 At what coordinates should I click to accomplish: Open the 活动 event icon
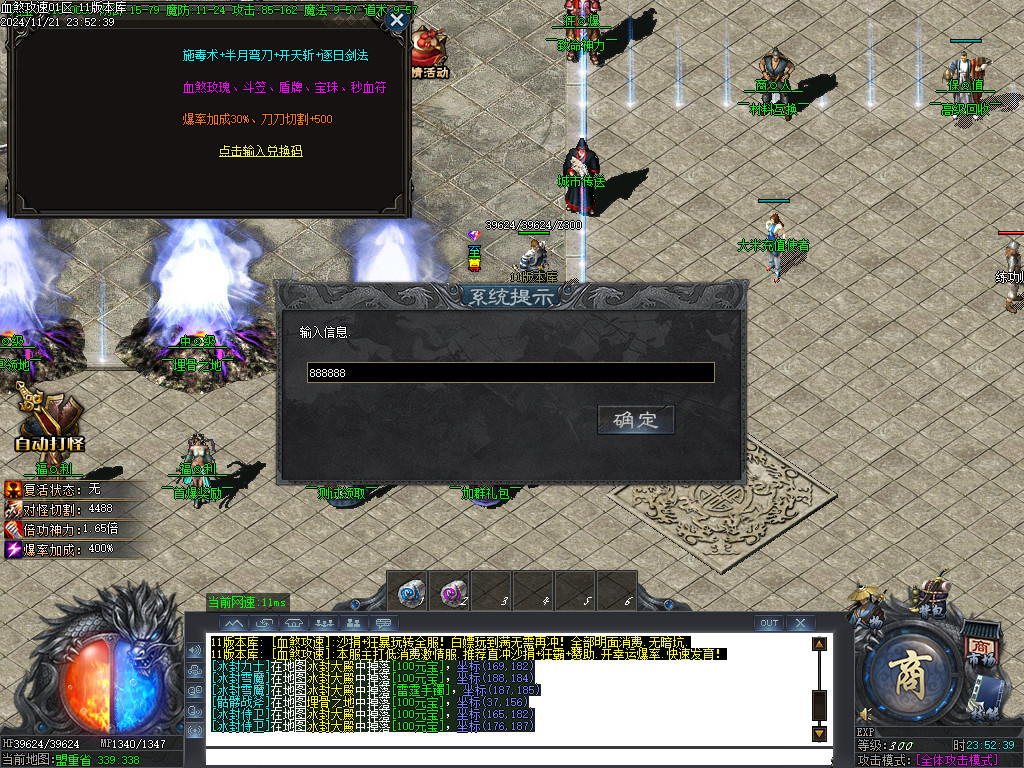click(x=430, y=55)
